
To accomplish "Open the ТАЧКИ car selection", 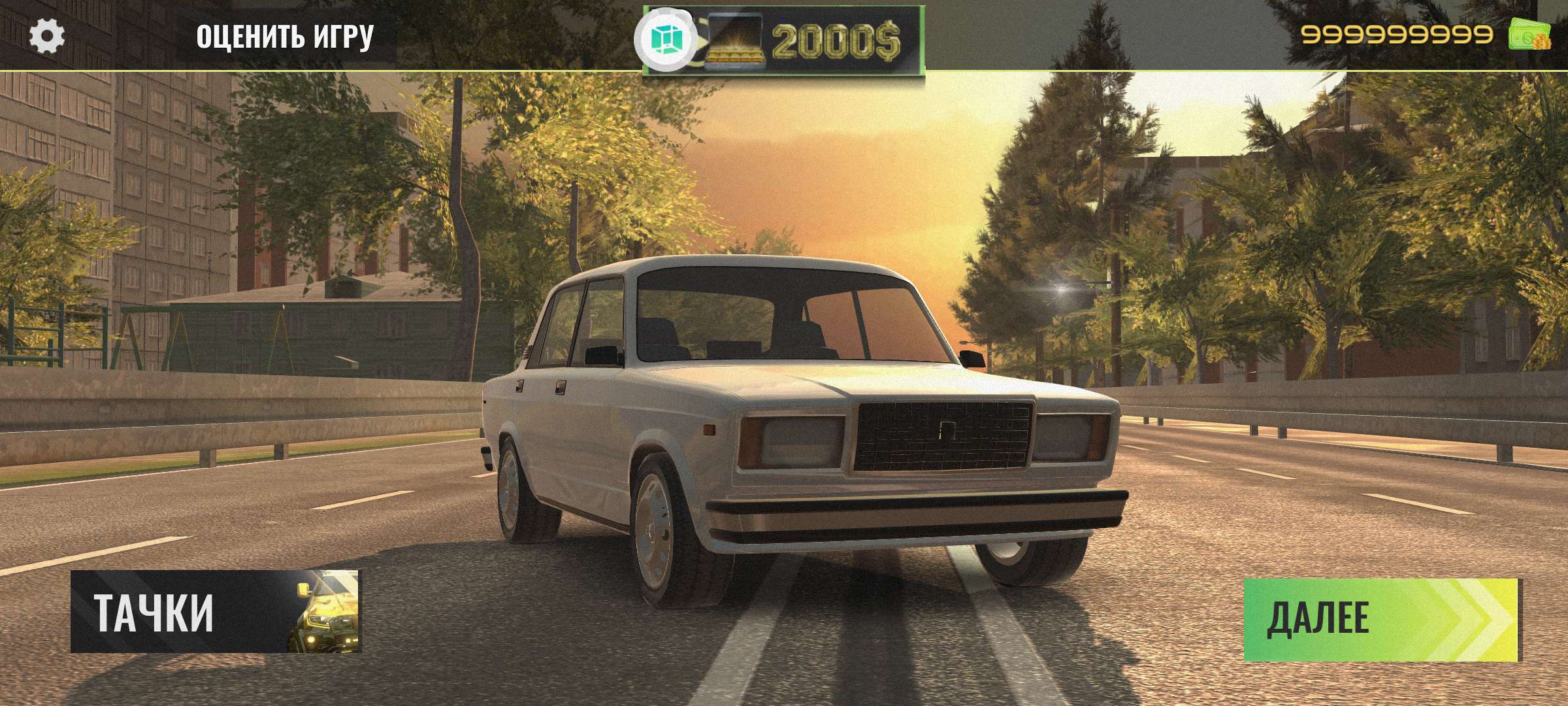I will 215,612.
